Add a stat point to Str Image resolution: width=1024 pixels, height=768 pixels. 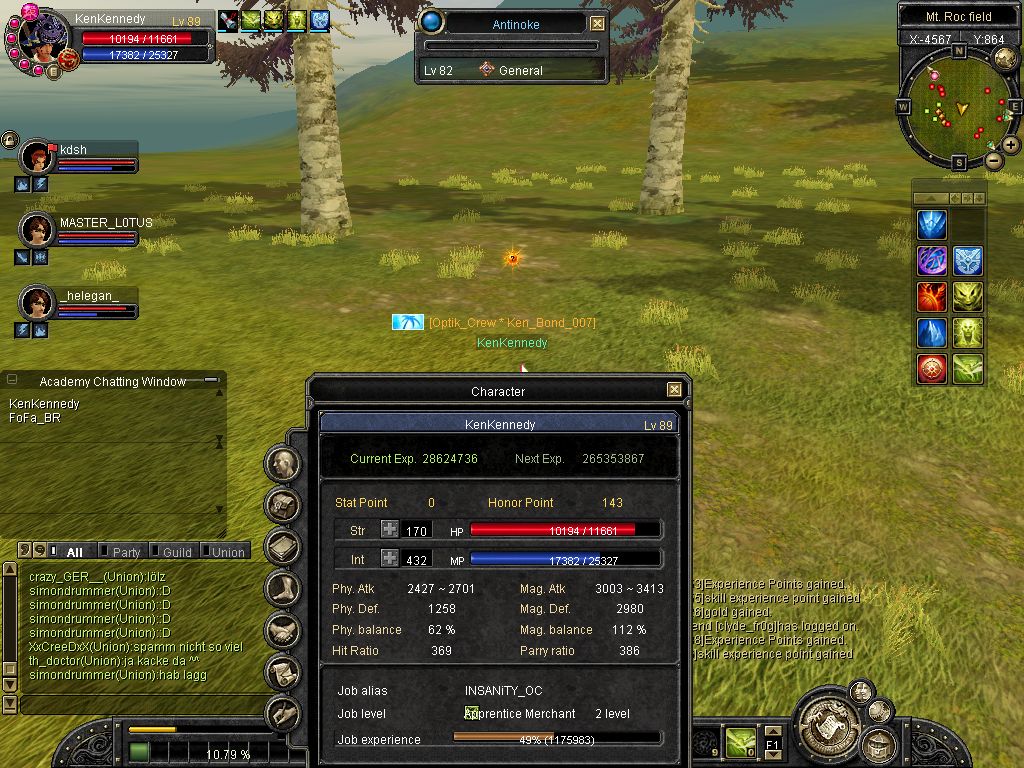point(389,530)
